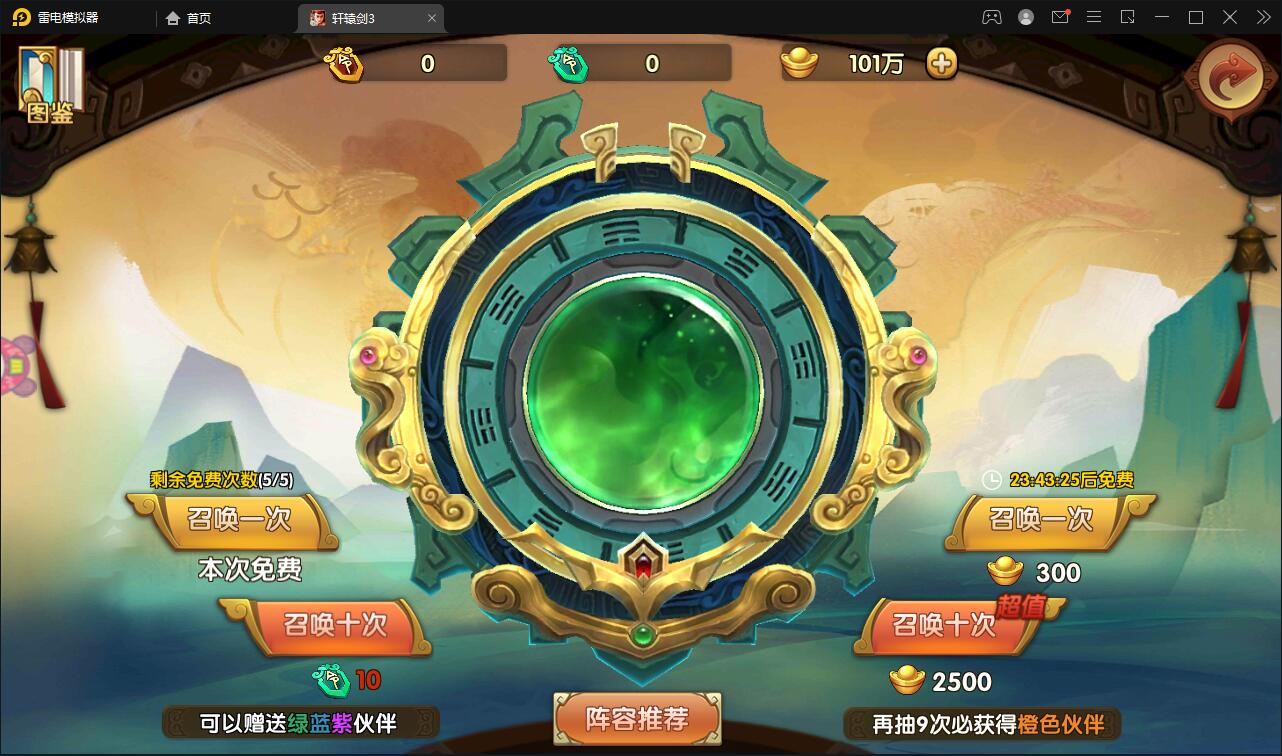Close the 轩辕剑3 tab with its X
This screenshot has height=756, width=1282.
click(x=431, y=17)
